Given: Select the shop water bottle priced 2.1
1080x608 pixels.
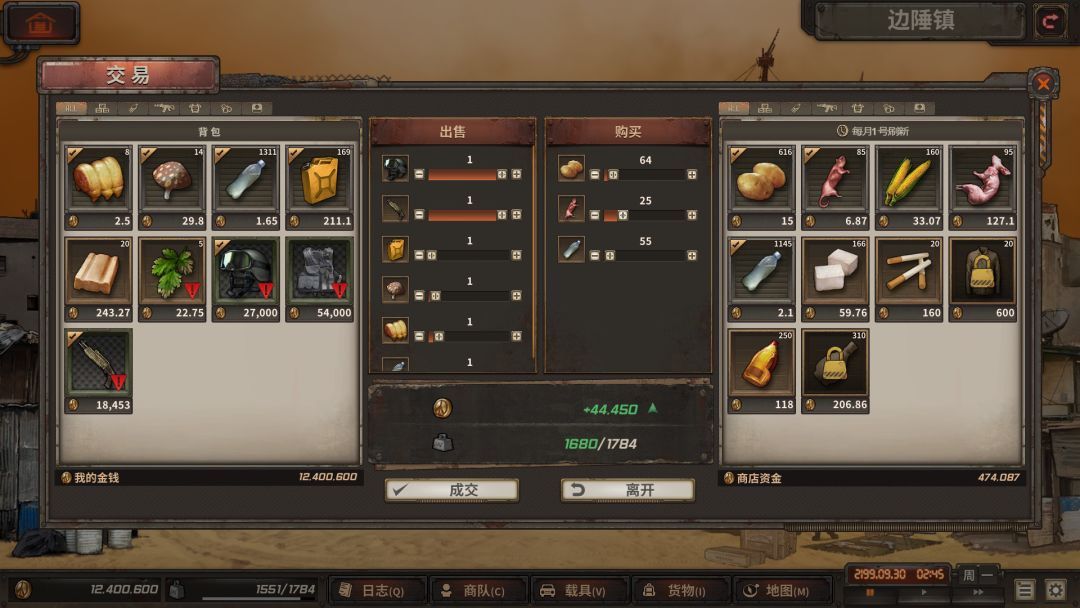Looking at the screenshot, I should [762, 271].
